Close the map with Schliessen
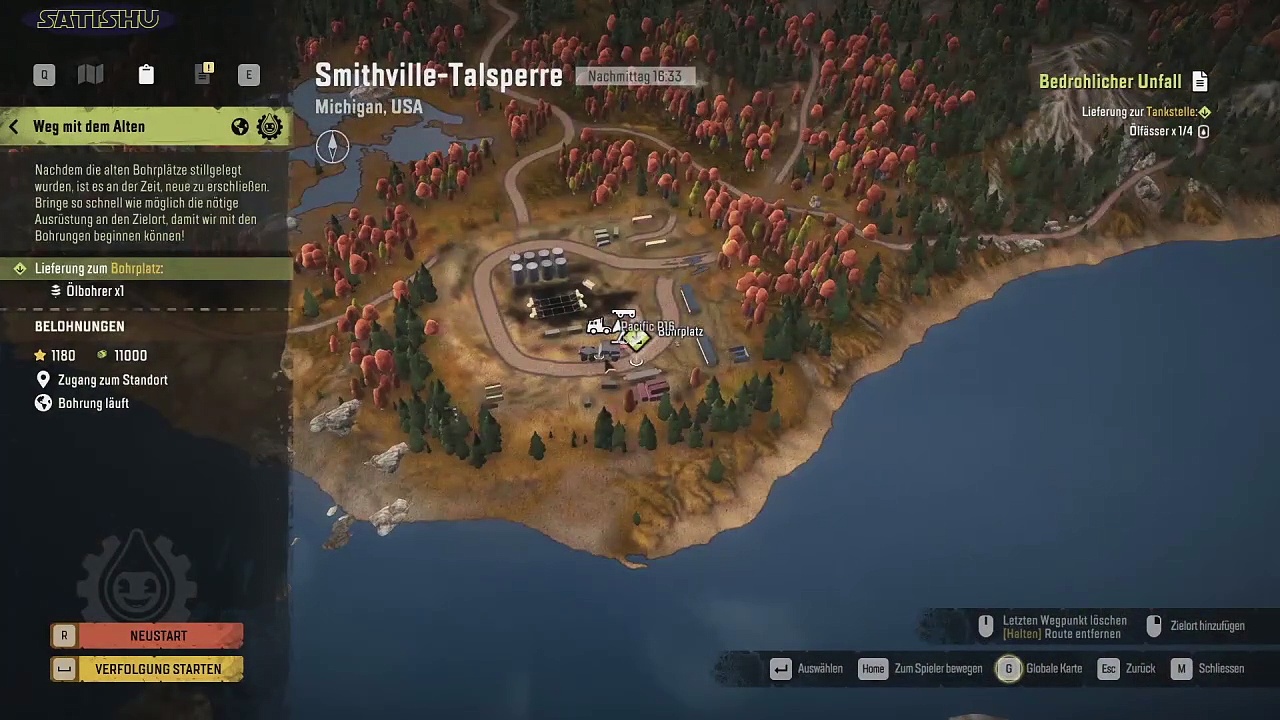Viewport: 1280px width, 720px height. click(1208, 668)
